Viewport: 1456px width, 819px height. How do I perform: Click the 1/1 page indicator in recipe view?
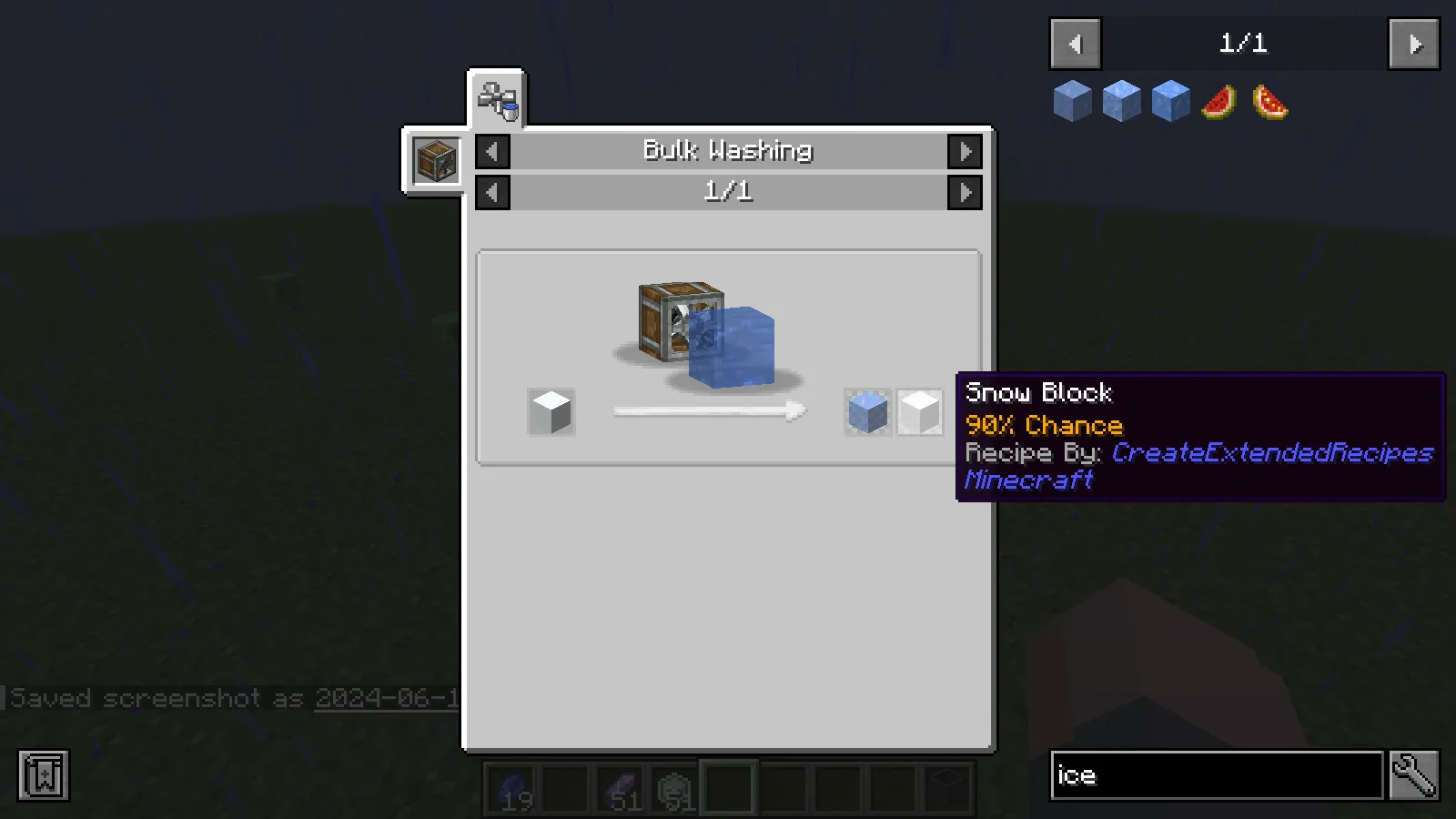click(x=728, y=192)
